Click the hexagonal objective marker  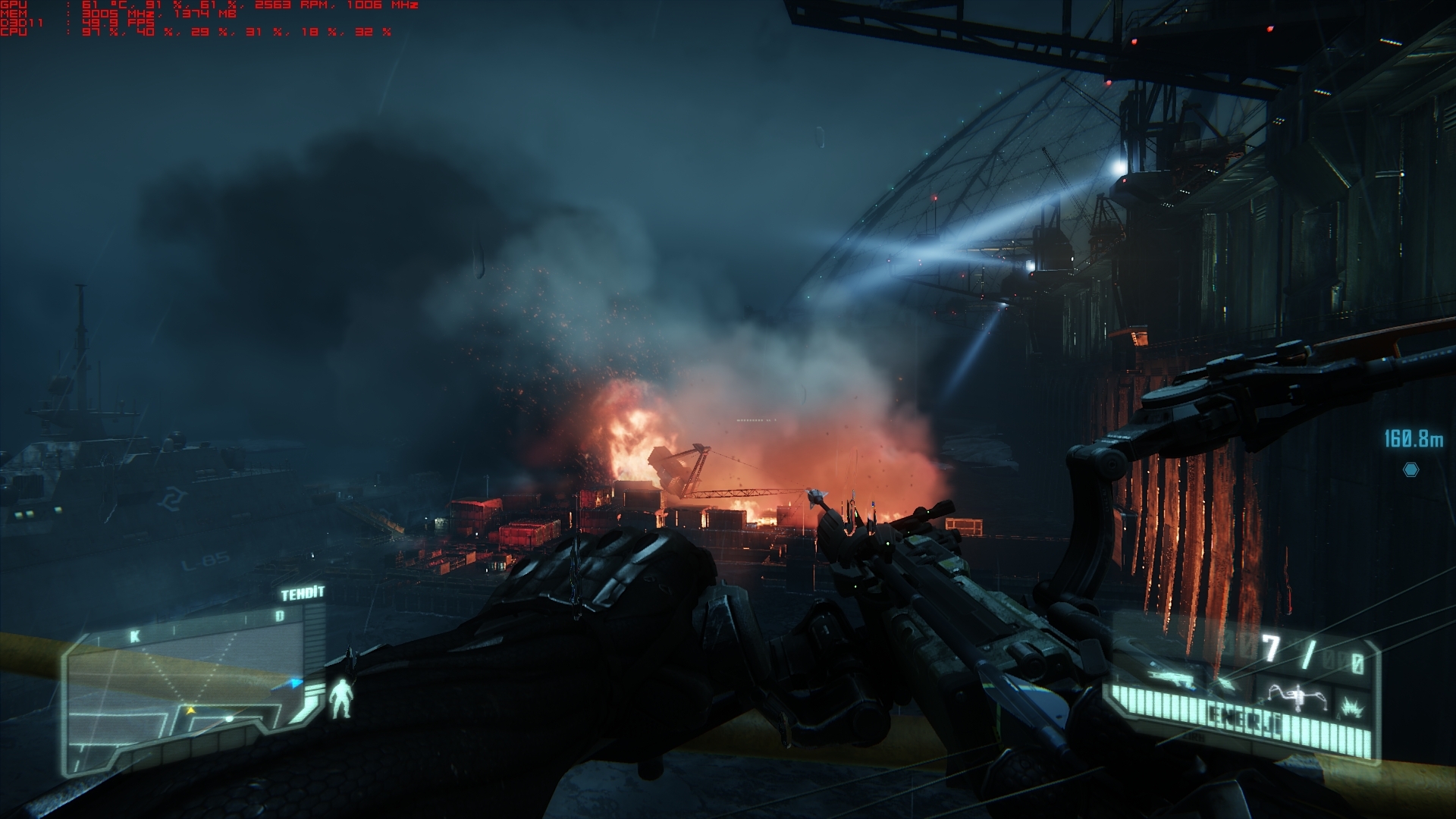click(1410, 470)
